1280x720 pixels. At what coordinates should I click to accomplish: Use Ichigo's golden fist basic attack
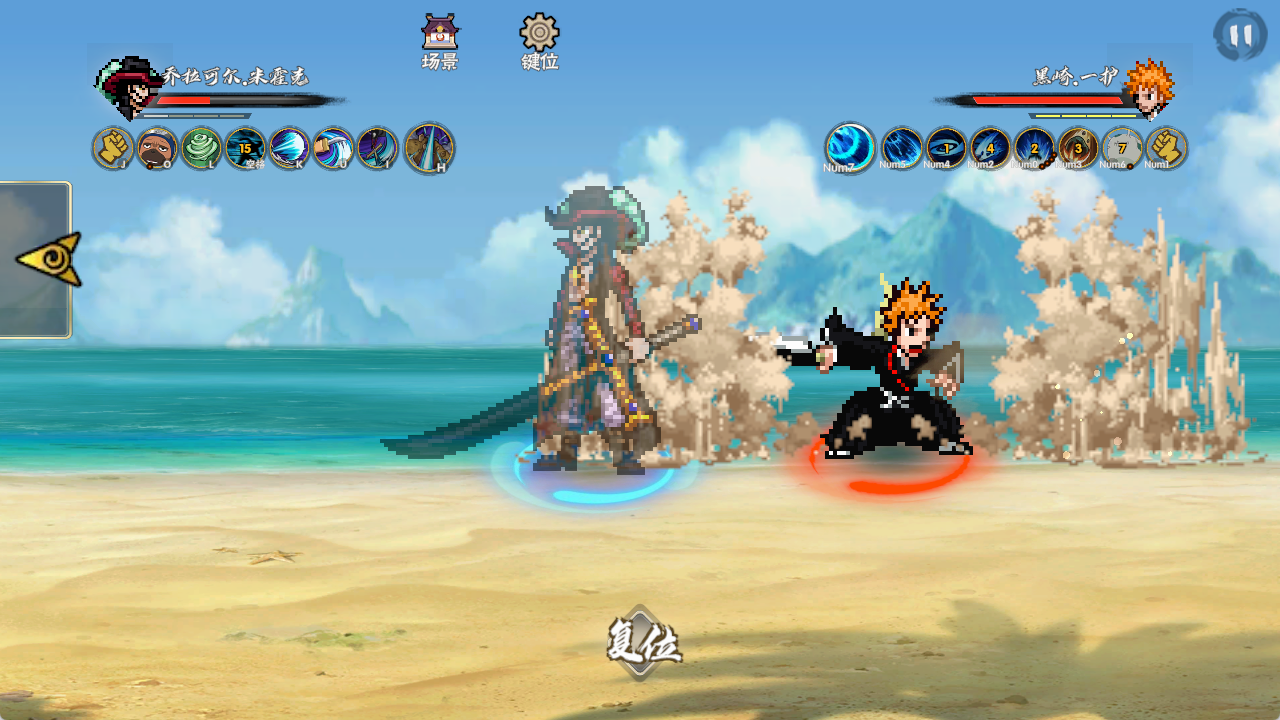pos(1166,148)
